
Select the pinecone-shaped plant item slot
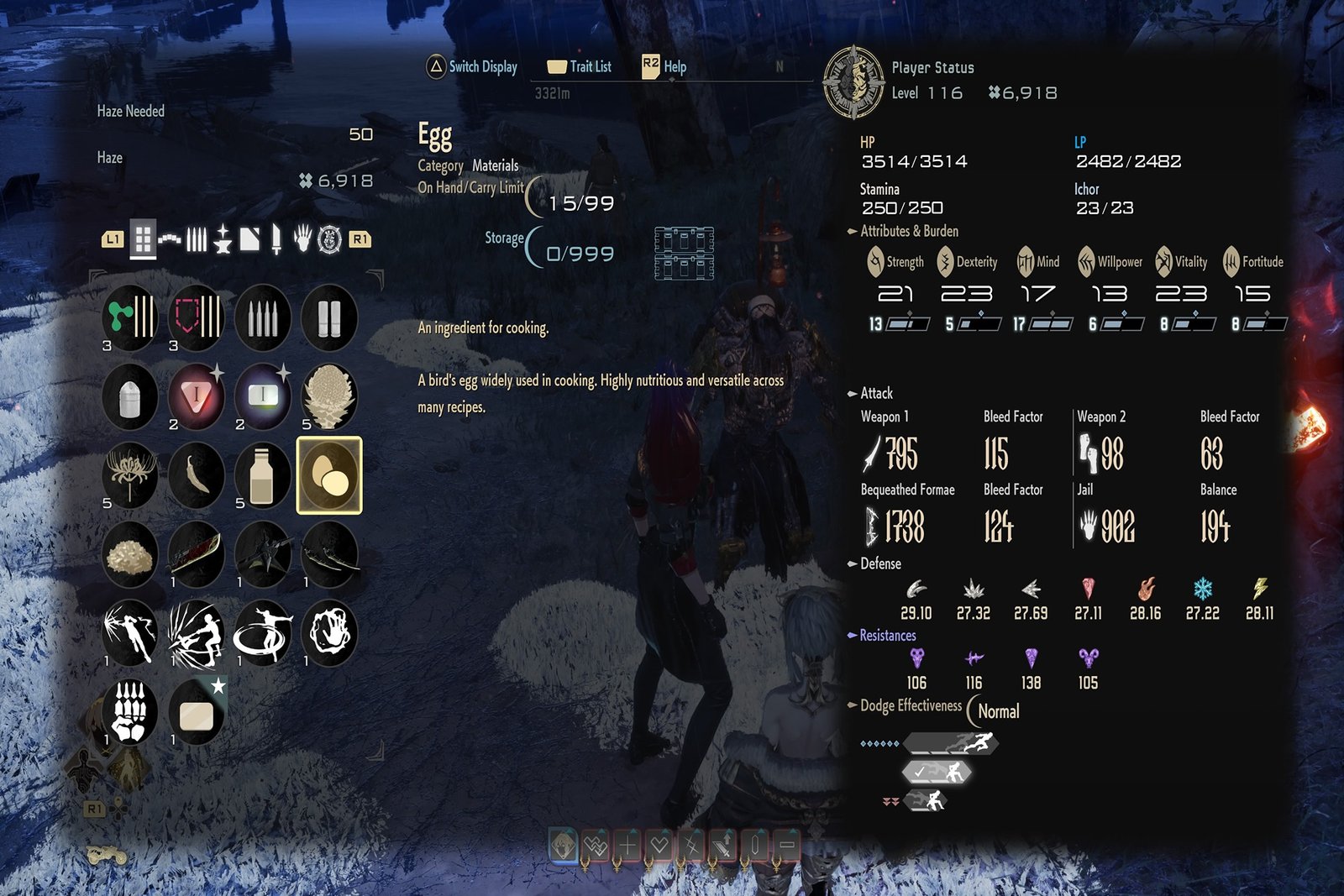tap(329, 396)
